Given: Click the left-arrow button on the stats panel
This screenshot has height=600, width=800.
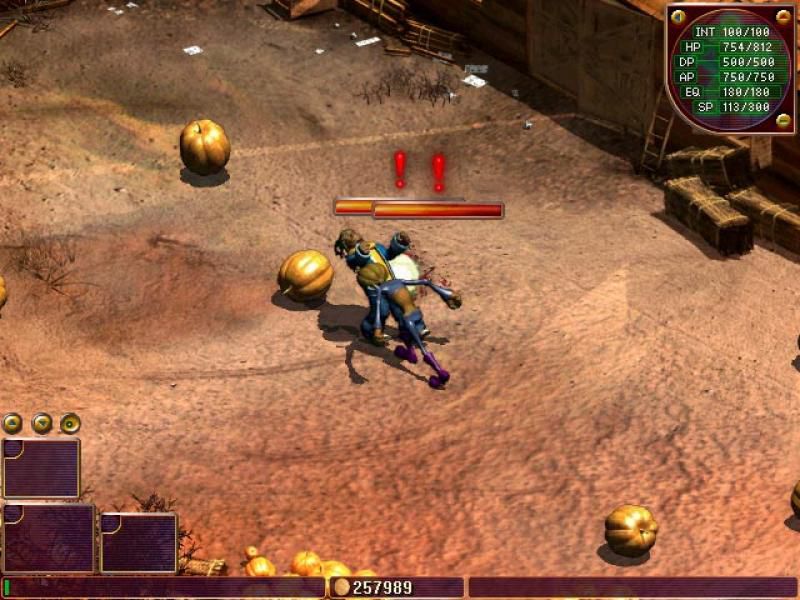Looking at the screenshot, I should click(x=679, y=17).
